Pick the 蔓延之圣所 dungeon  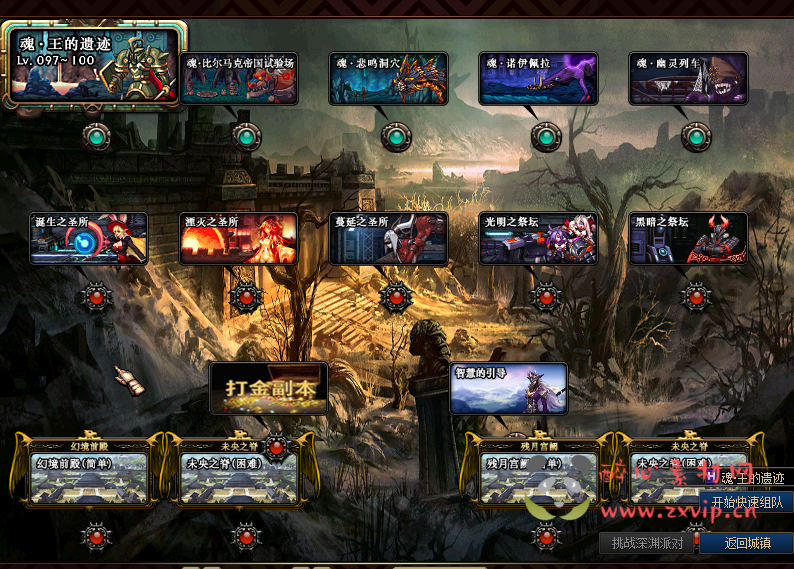[389, 239]
